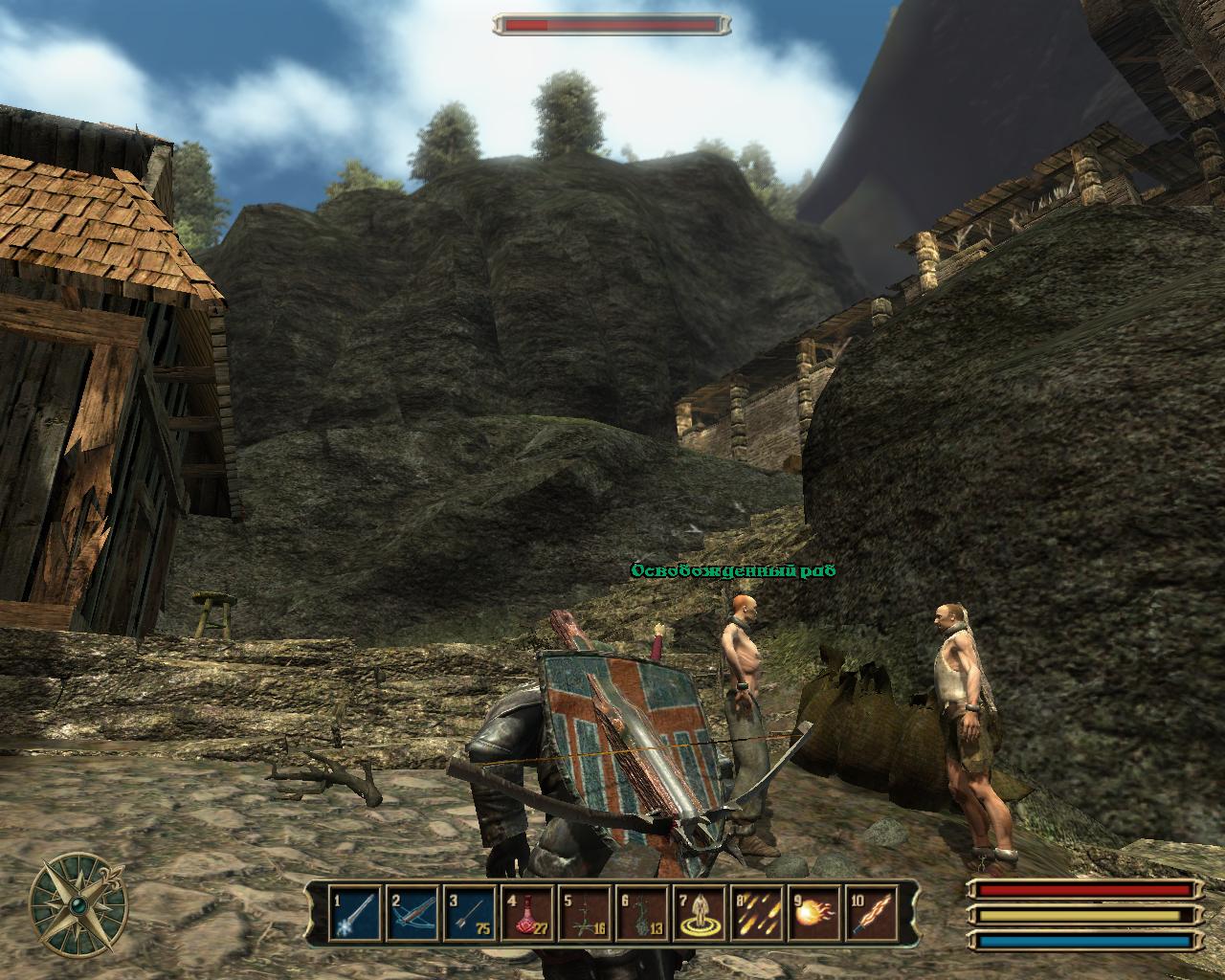Select the sword in hotbar slot 1

point(353,914)
